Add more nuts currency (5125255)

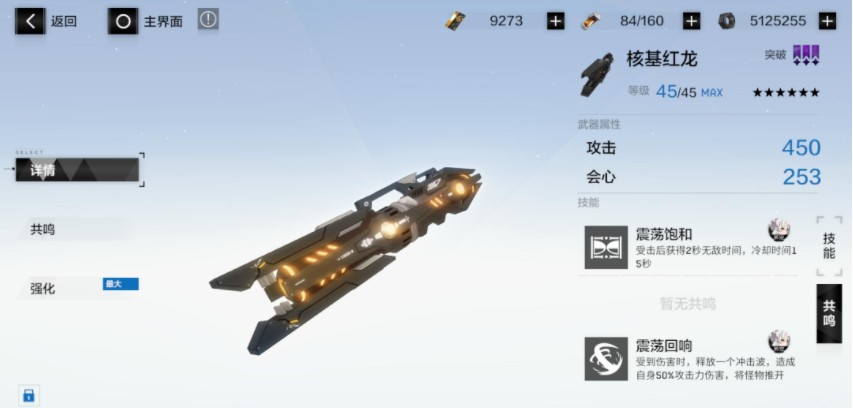tap(827, 20)
